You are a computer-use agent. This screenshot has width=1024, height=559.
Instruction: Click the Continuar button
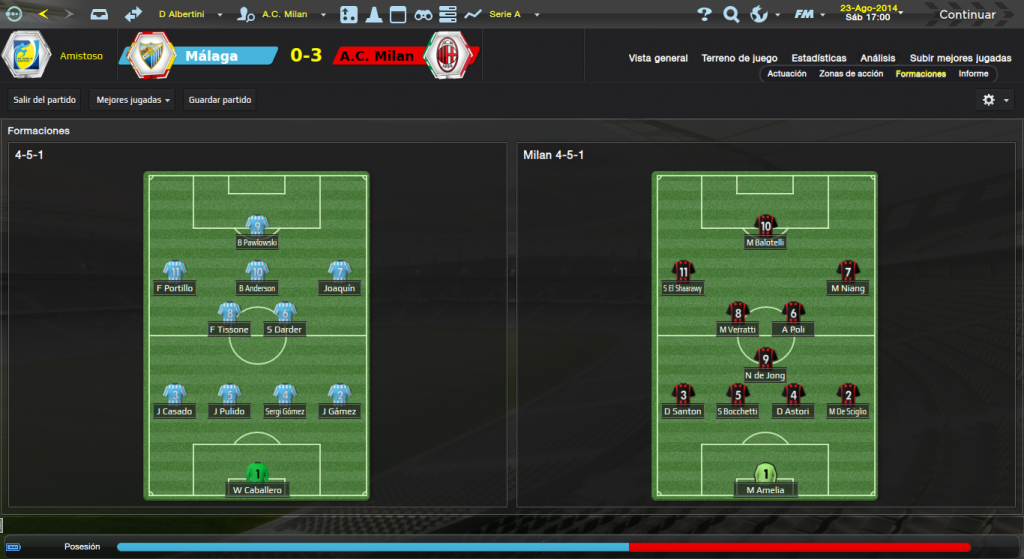pos(966,15)
